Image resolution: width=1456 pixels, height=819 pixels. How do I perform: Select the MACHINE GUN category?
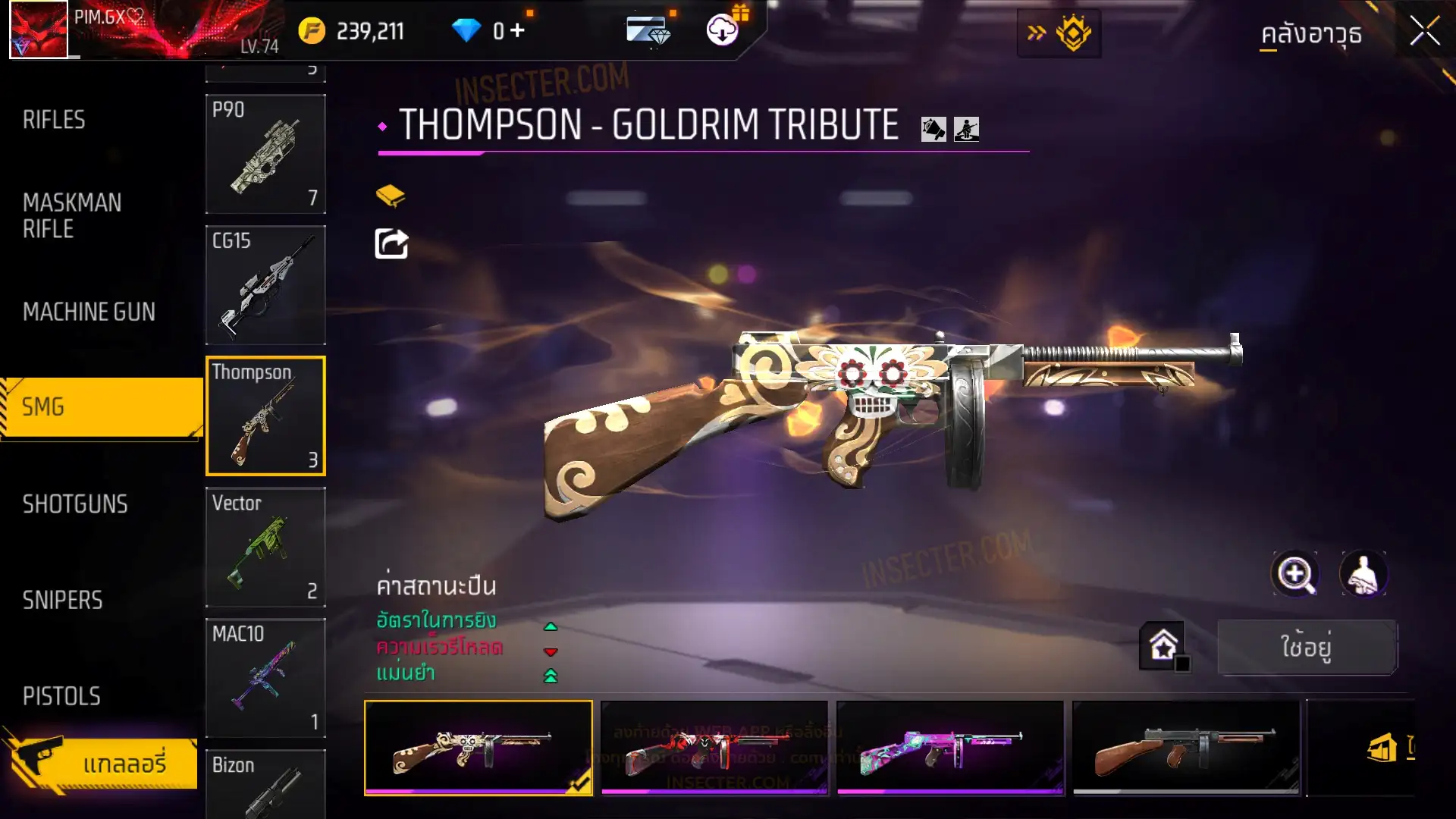pos(89,312)
